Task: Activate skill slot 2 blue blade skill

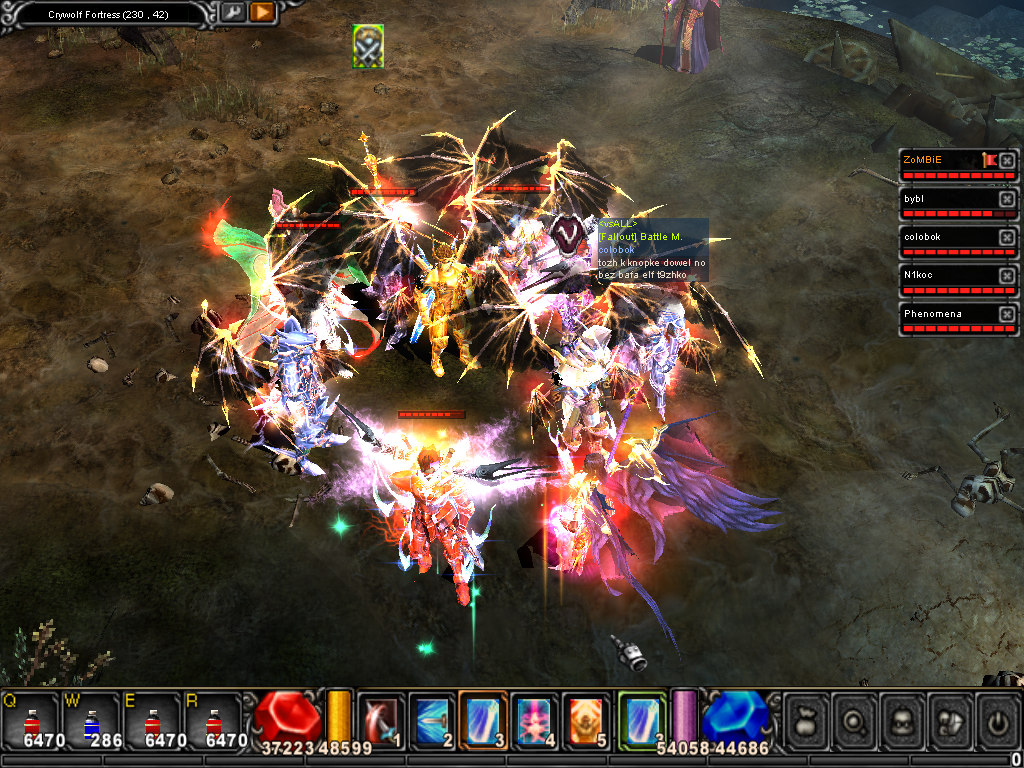Action: (x=431, y=718)
